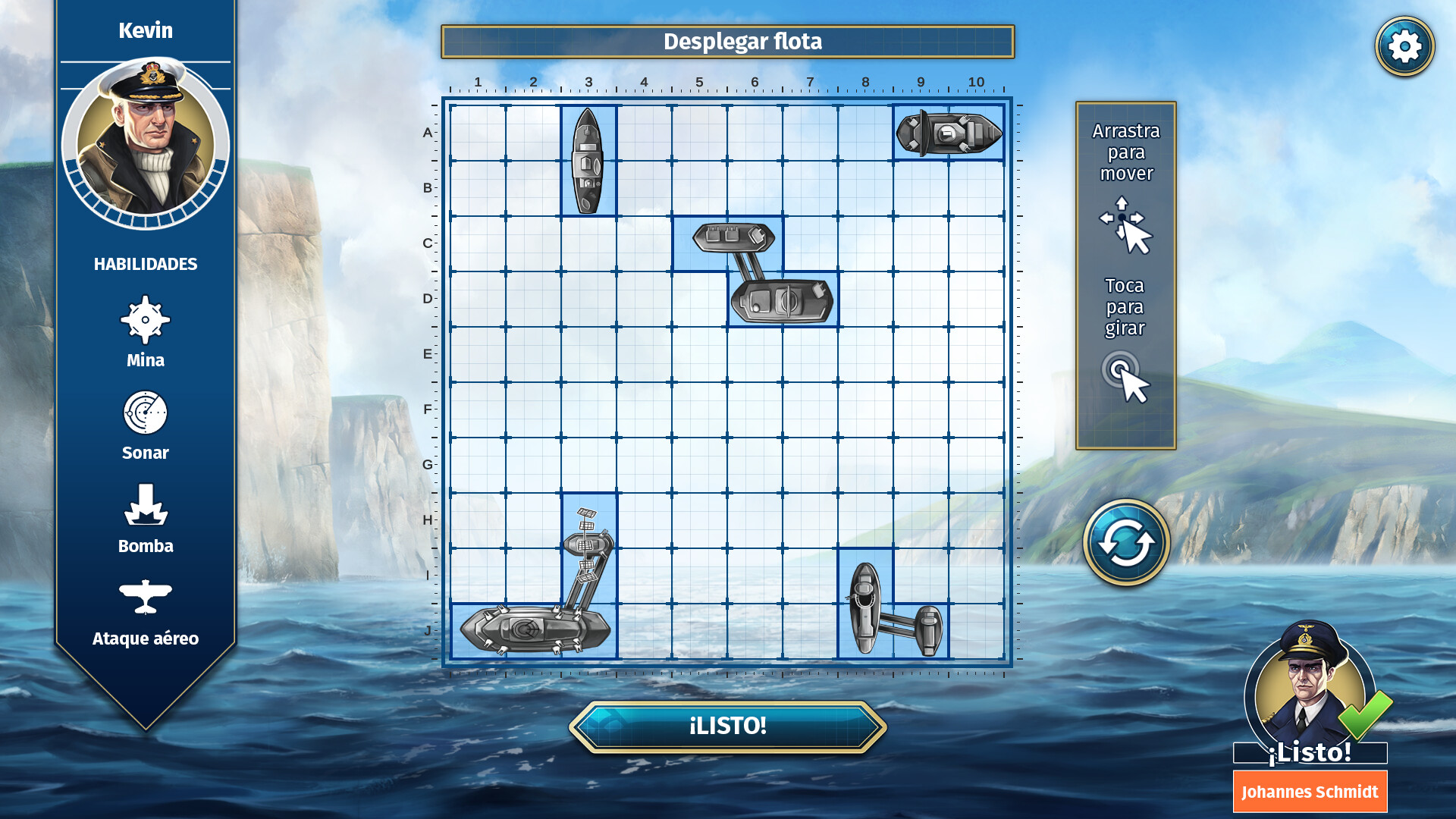The image size is (1456, 819).
Task: Open the settings gear
Action: tap(1404, 45)
